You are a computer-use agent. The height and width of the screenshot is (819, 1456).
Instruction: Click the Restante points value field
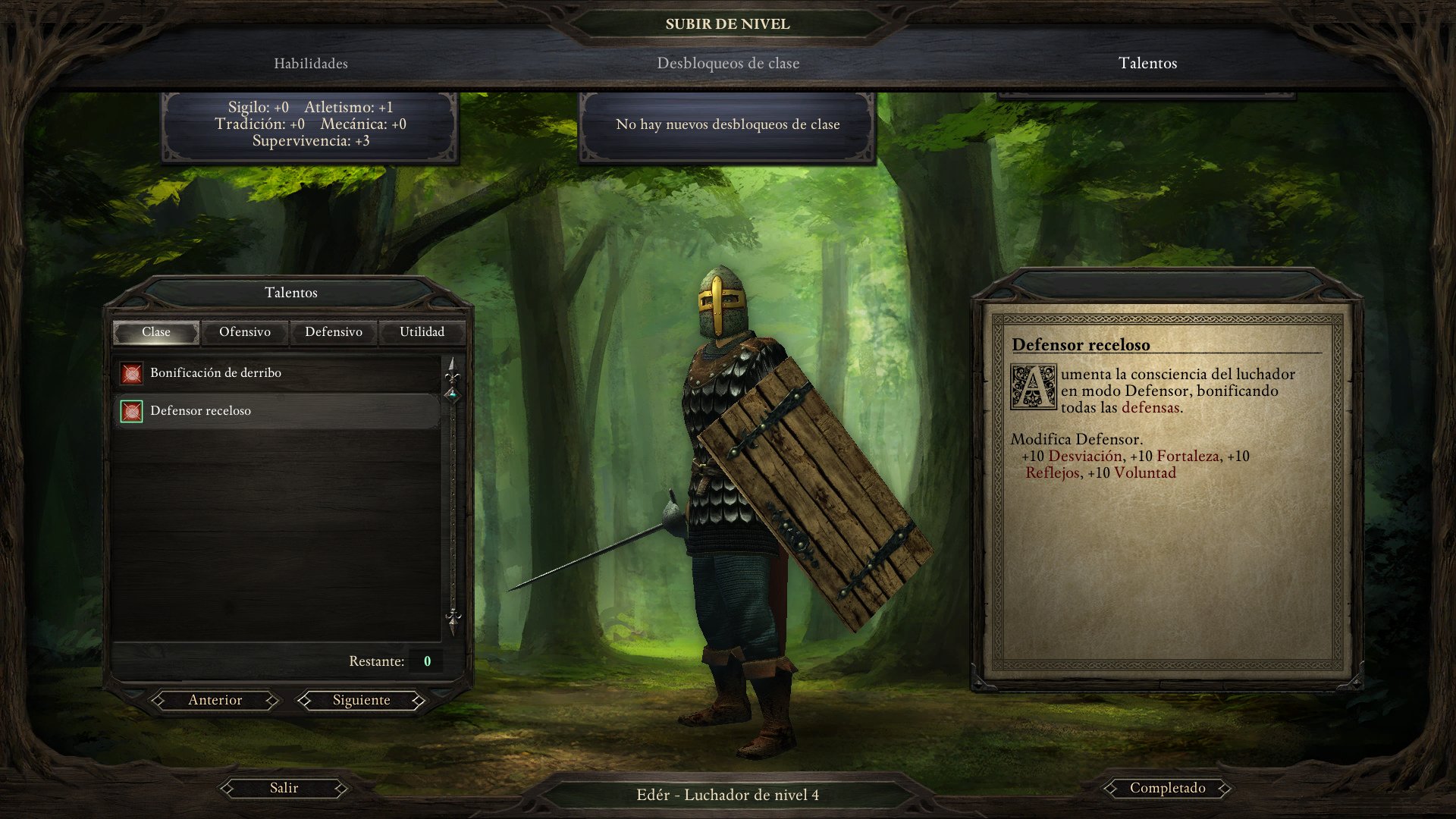point(426,661)
